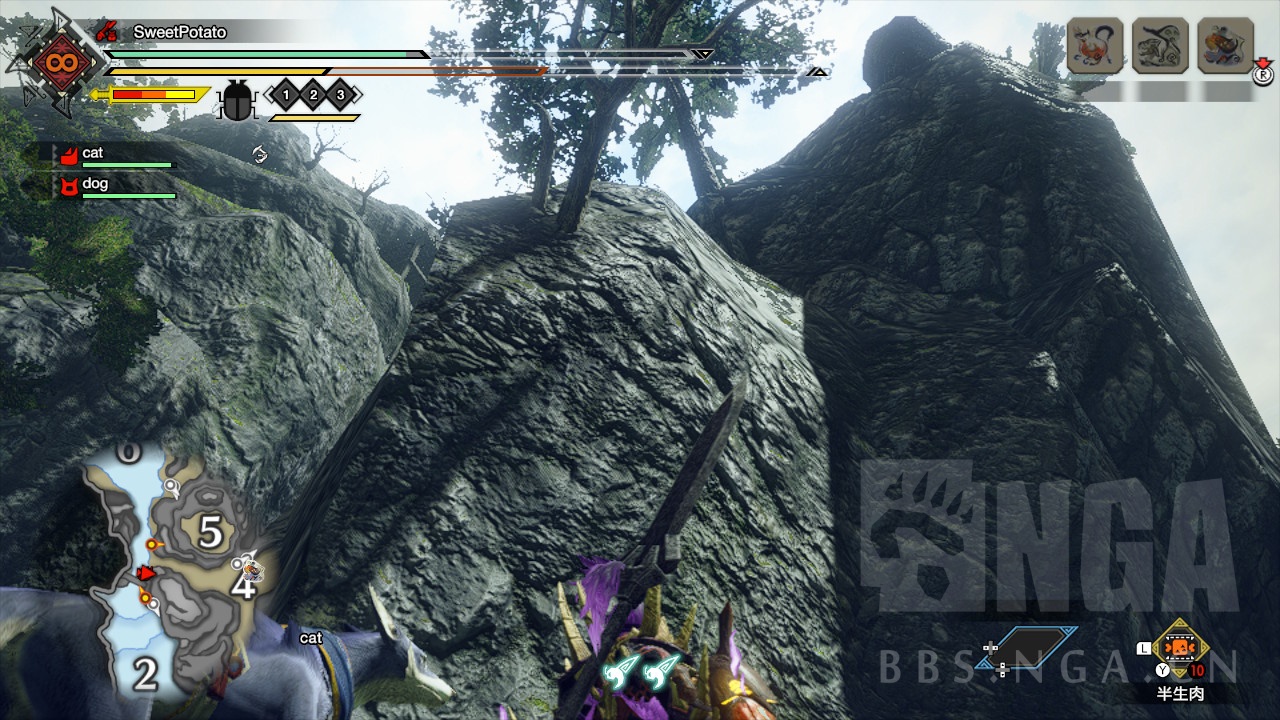Select buddy "dog" in the party list
Image resolution: width=1280 pixels, height=720 pixels.
pyautogui.click(x=95, y=184)
